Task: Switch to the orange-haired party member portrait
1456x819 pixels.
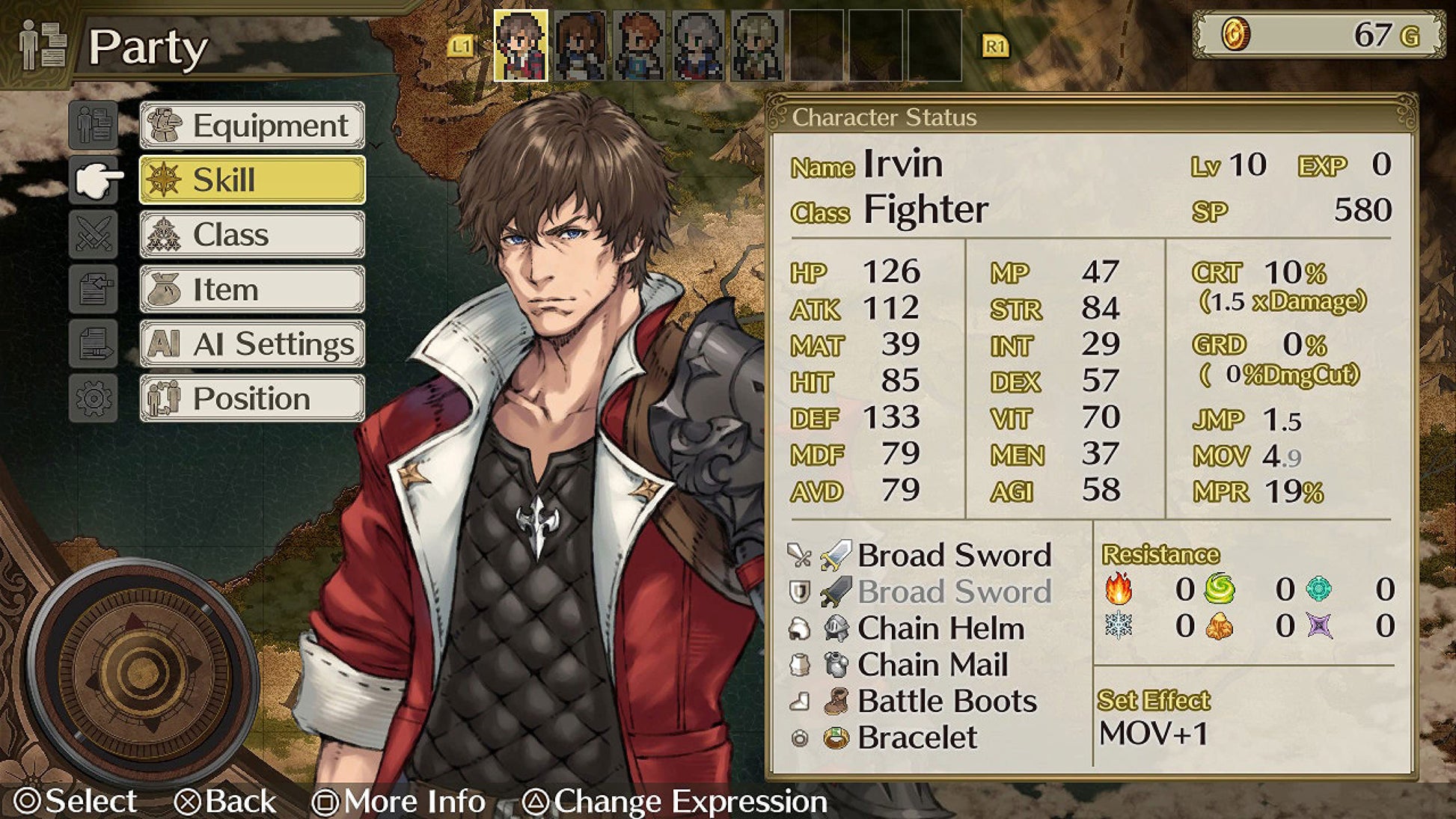Action: point(639,46)
